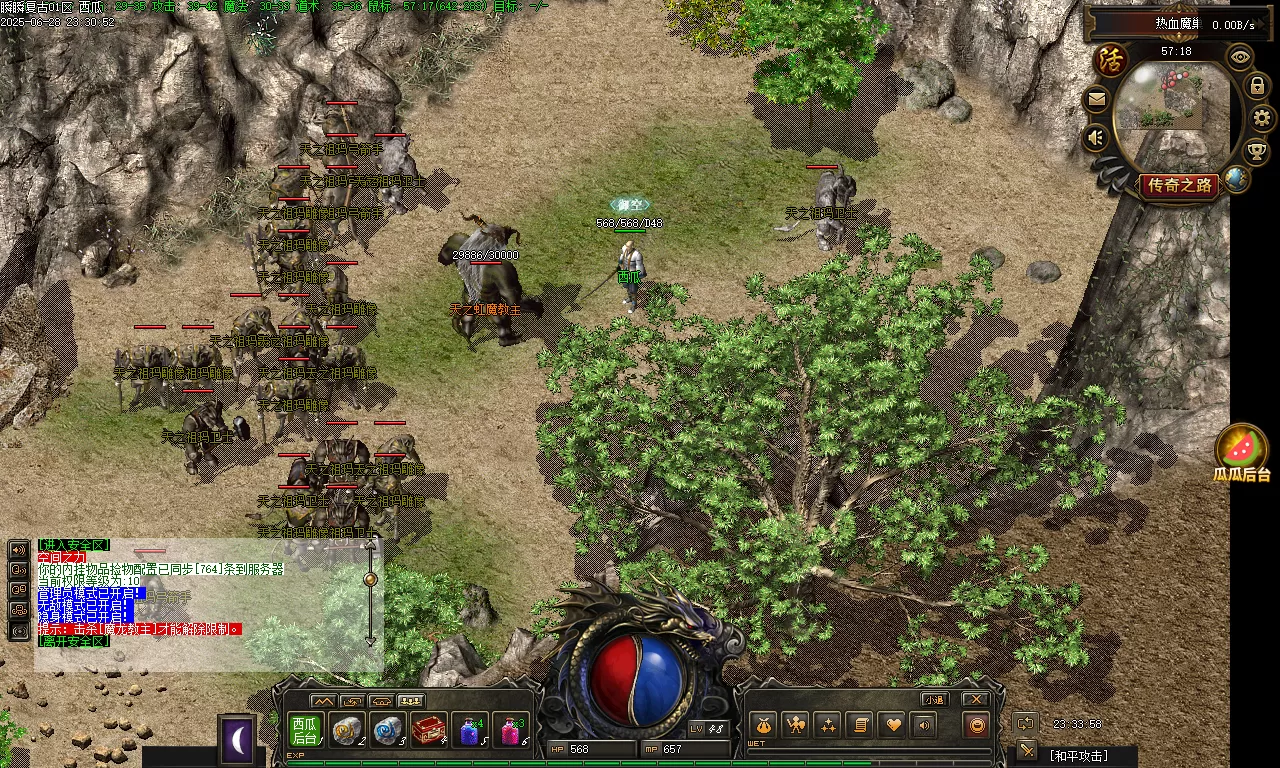Open the trophy ranking icon
This screenshot has height=768, width=1280.
(x=1256, y=151)
